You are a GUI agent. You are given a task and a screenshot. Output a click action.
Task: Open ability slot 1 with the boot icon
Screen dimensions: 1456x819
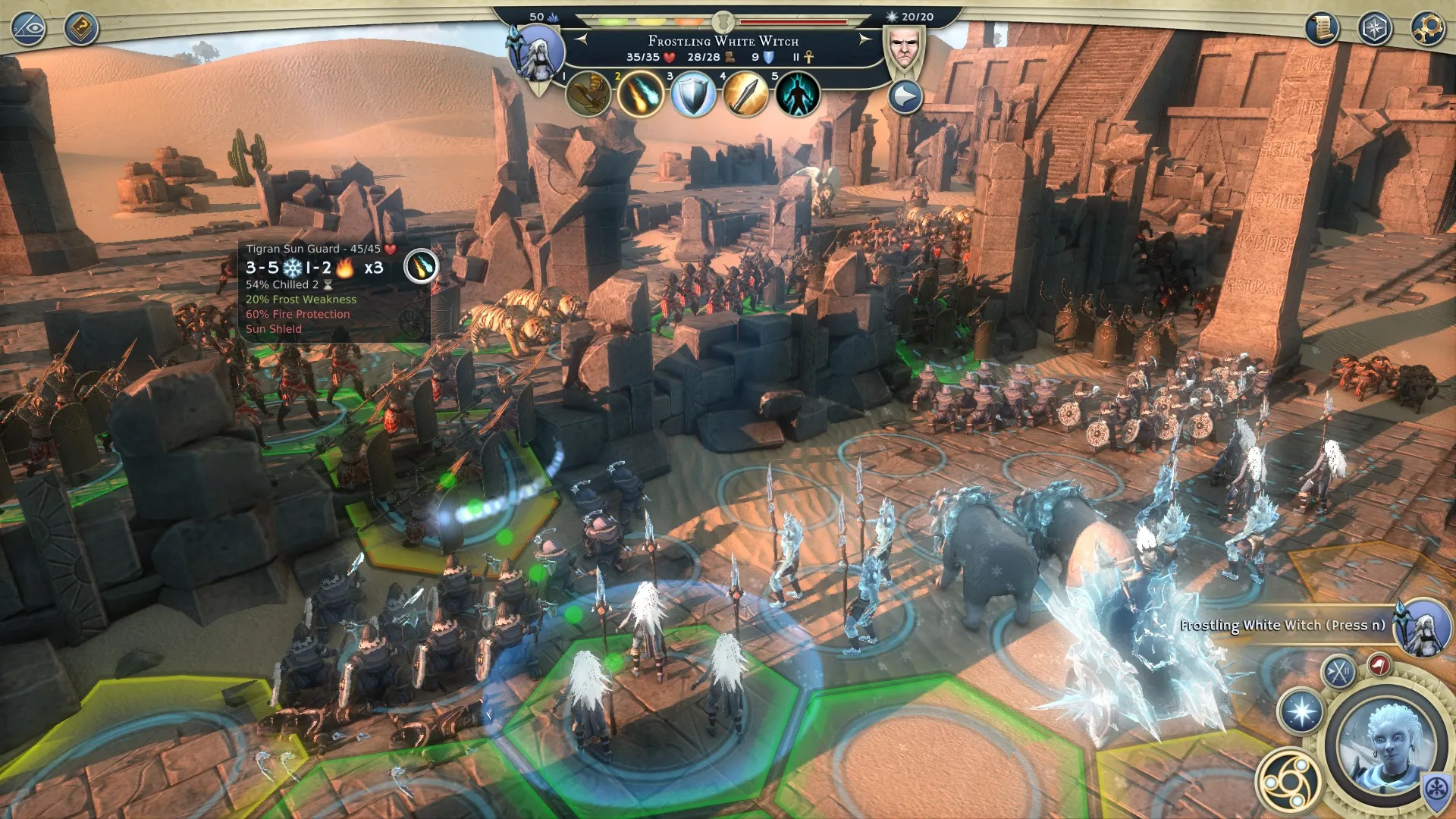point(588,95)
